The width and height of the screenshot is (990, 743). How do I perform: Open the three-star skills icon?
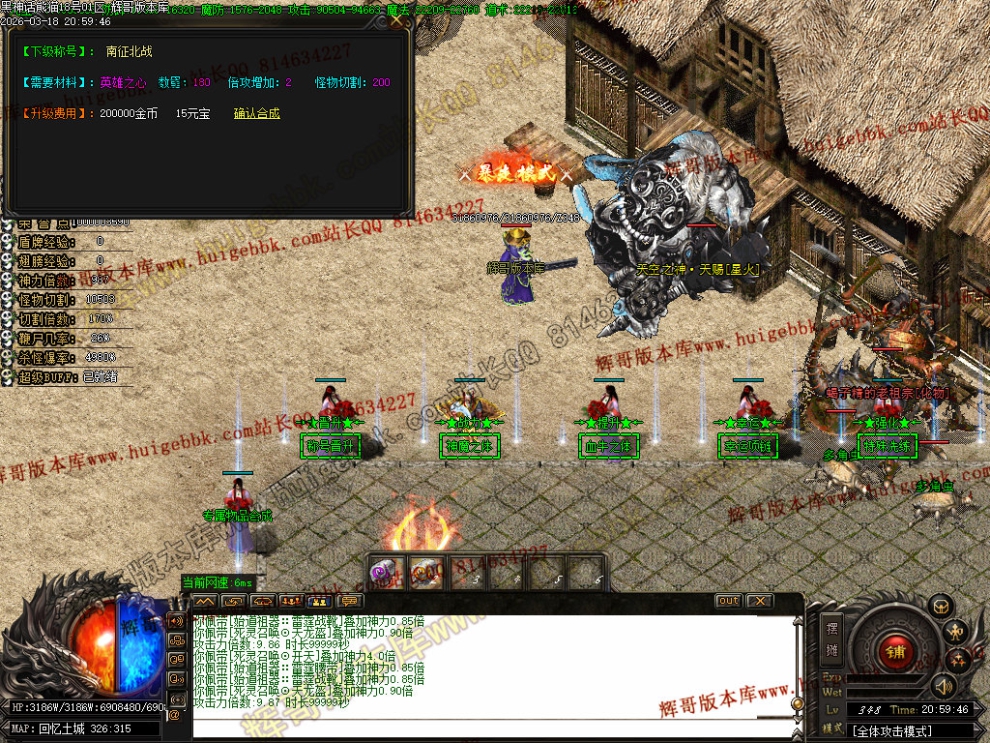[x=956, y=660]
